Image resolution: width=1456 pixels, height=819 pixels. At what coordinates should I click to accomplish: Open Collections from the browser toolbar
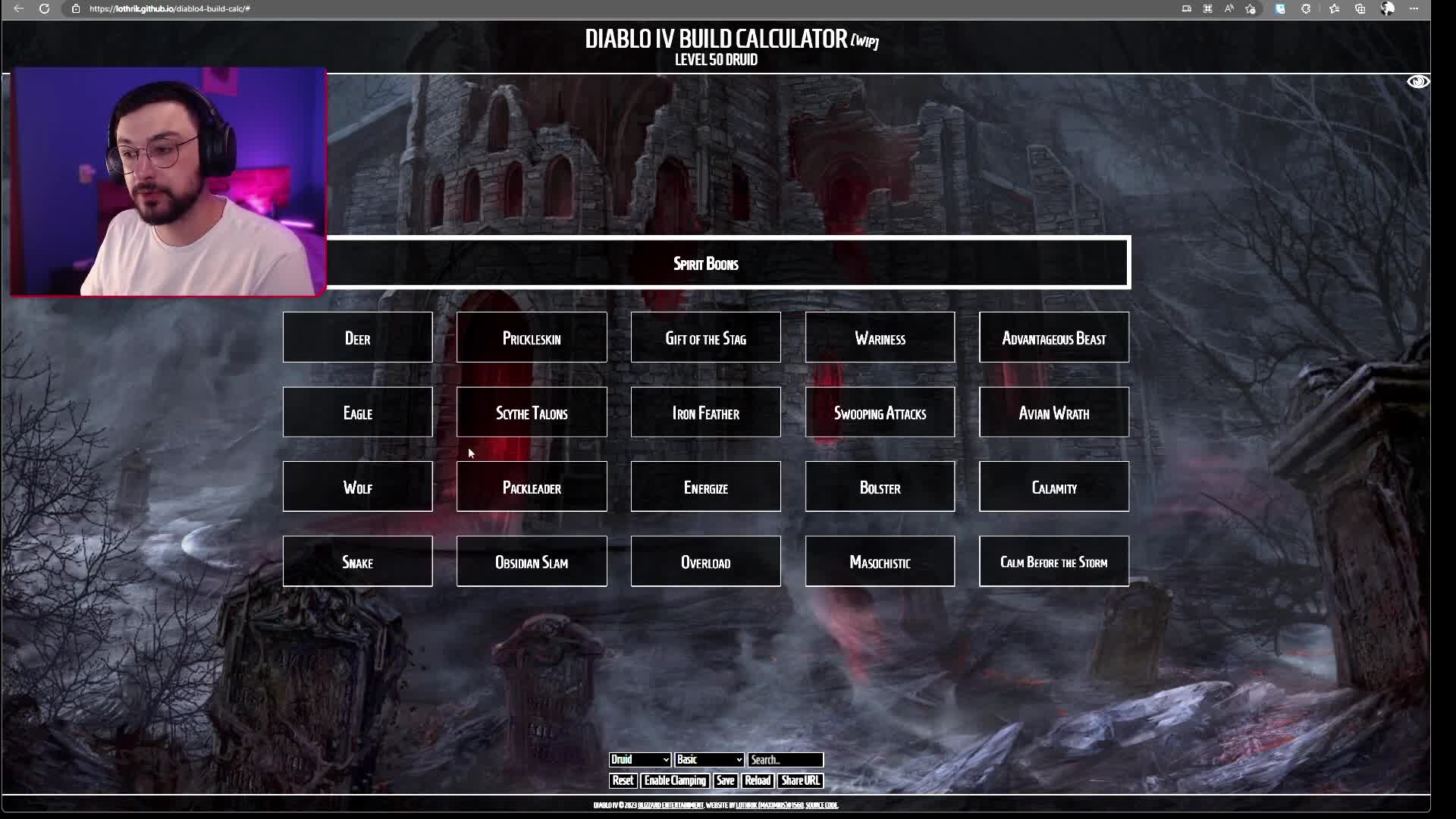click(1360, 9)
